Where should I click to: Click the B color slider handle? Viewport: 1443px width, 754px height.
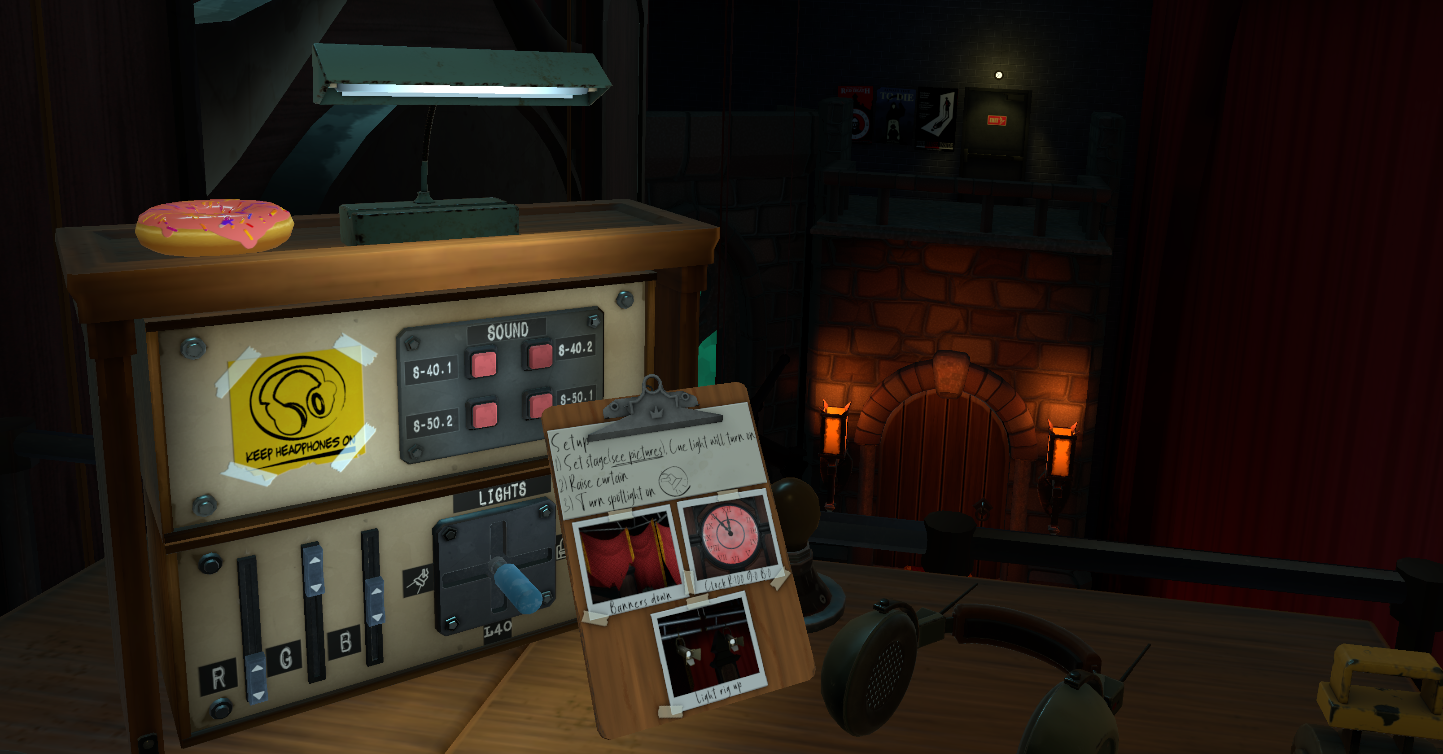coord(375,602)
